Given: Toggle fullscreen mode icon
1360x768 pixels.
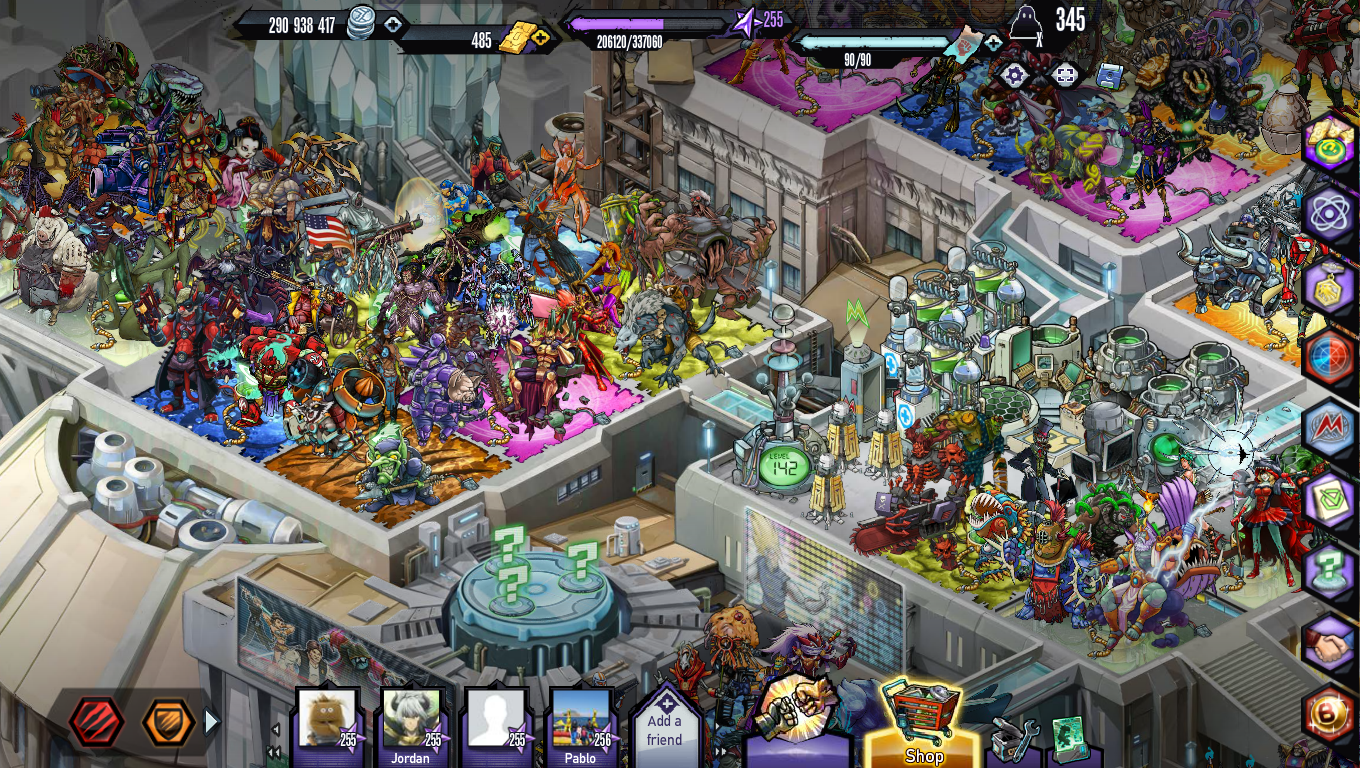Looking at the screenshot, I should pyautogui.click(x=1066, y=75).
